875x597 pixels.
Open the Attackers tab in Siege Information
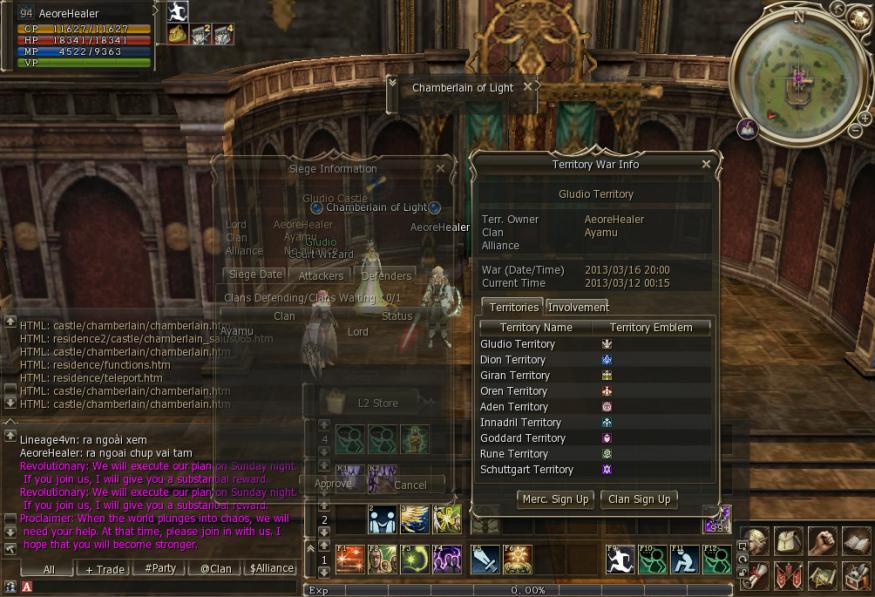321,275
